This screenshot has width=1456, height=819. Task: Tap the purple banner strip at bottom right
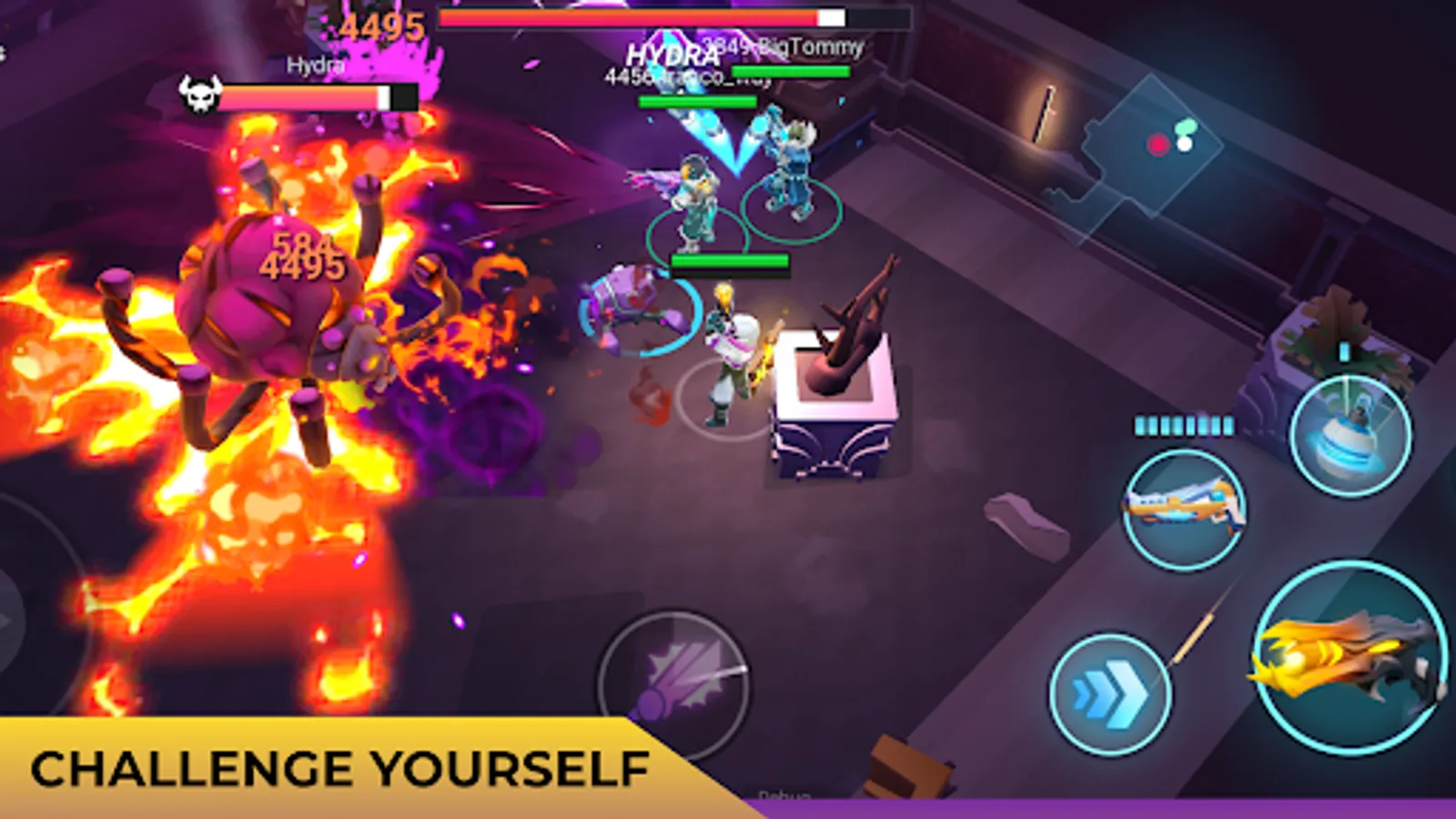coord(1092,808)
